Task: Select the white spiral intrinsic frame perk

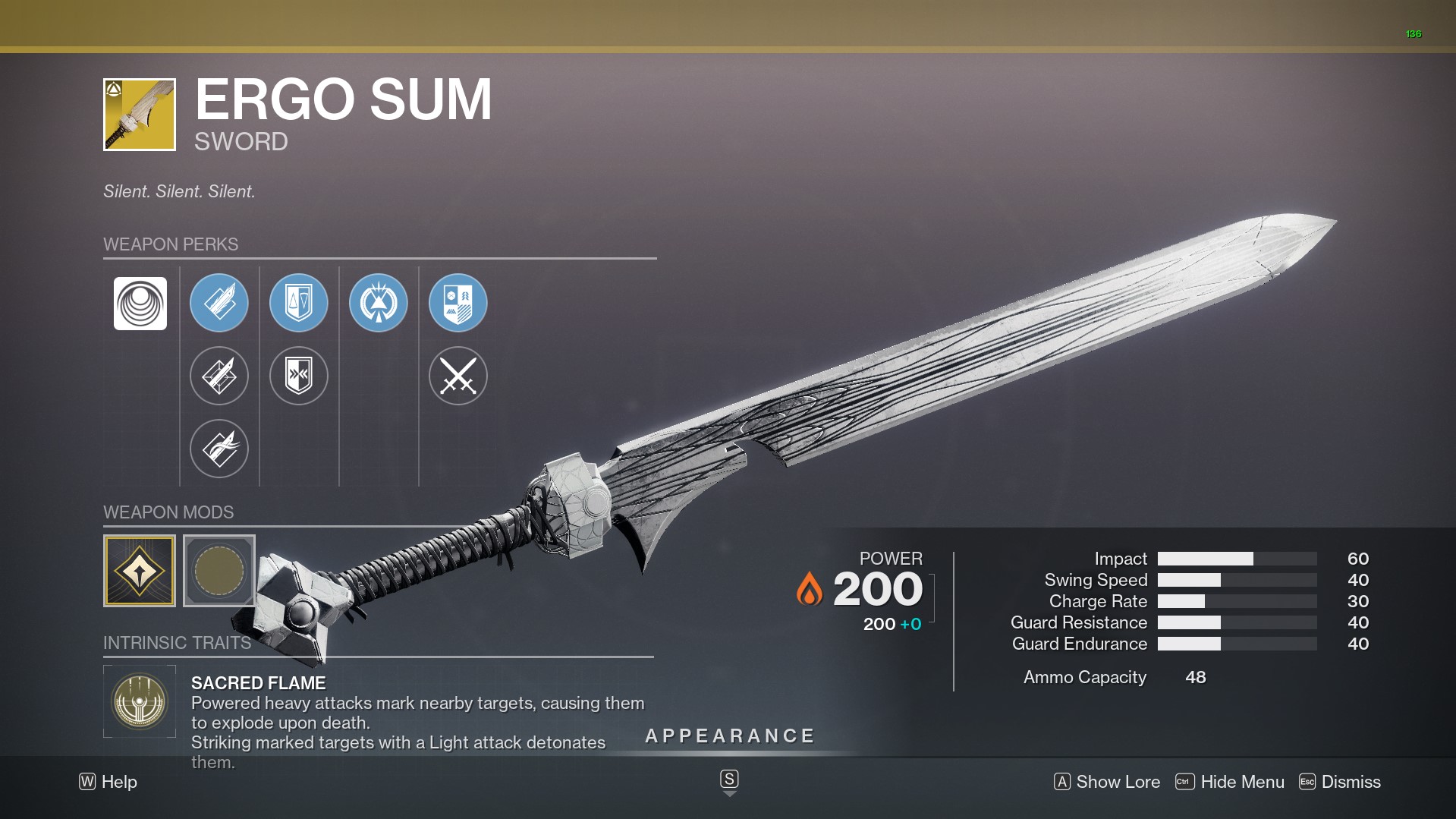Action: (140, 304)
